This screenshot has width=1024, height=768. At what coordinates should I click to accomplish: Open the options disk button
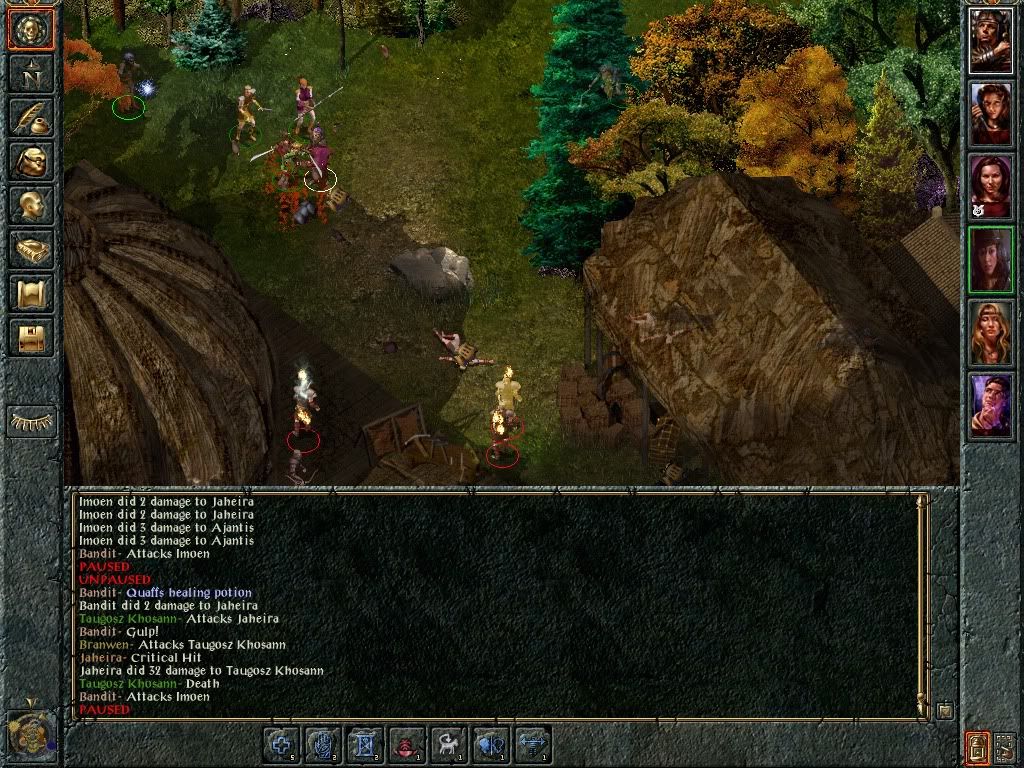click(31, 337)
